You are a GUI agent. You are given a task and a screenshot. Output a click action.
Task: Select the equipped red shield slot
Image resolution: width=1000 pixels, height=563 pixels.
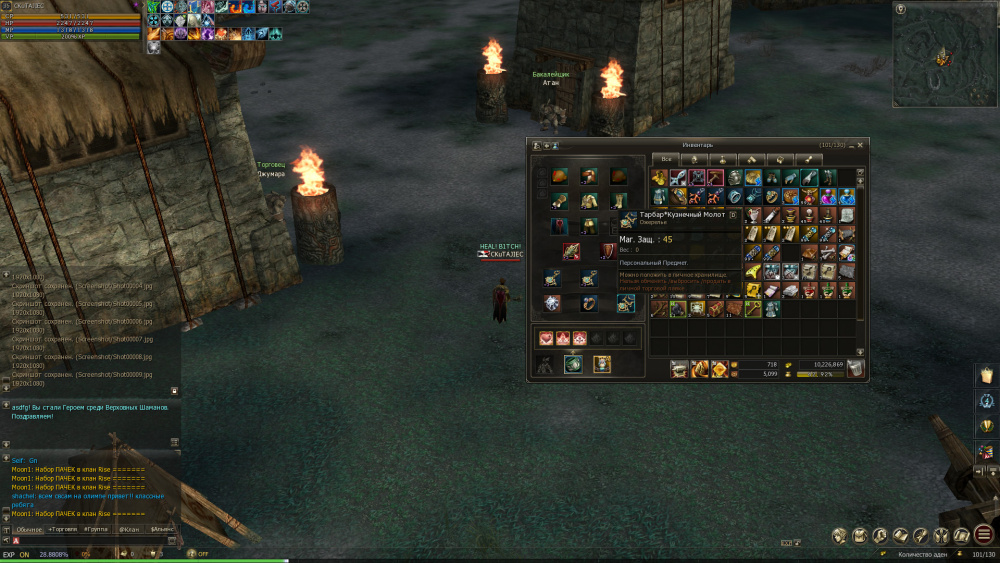607,251
